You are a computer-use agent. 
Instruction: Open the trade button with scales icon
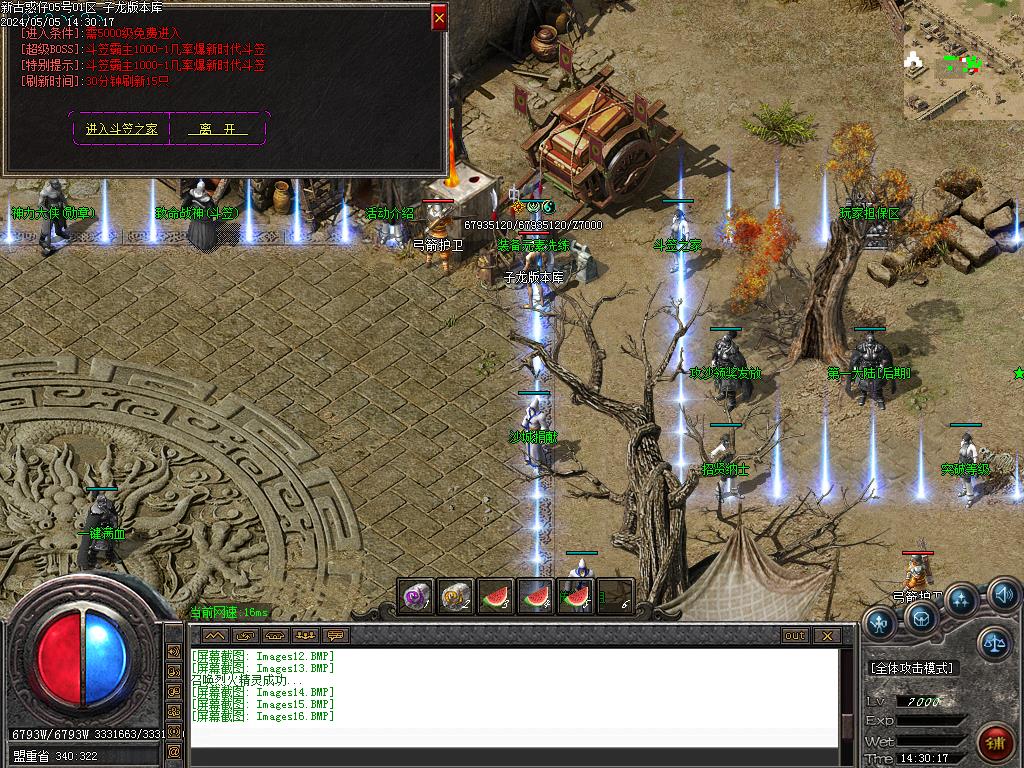[993, 643]
